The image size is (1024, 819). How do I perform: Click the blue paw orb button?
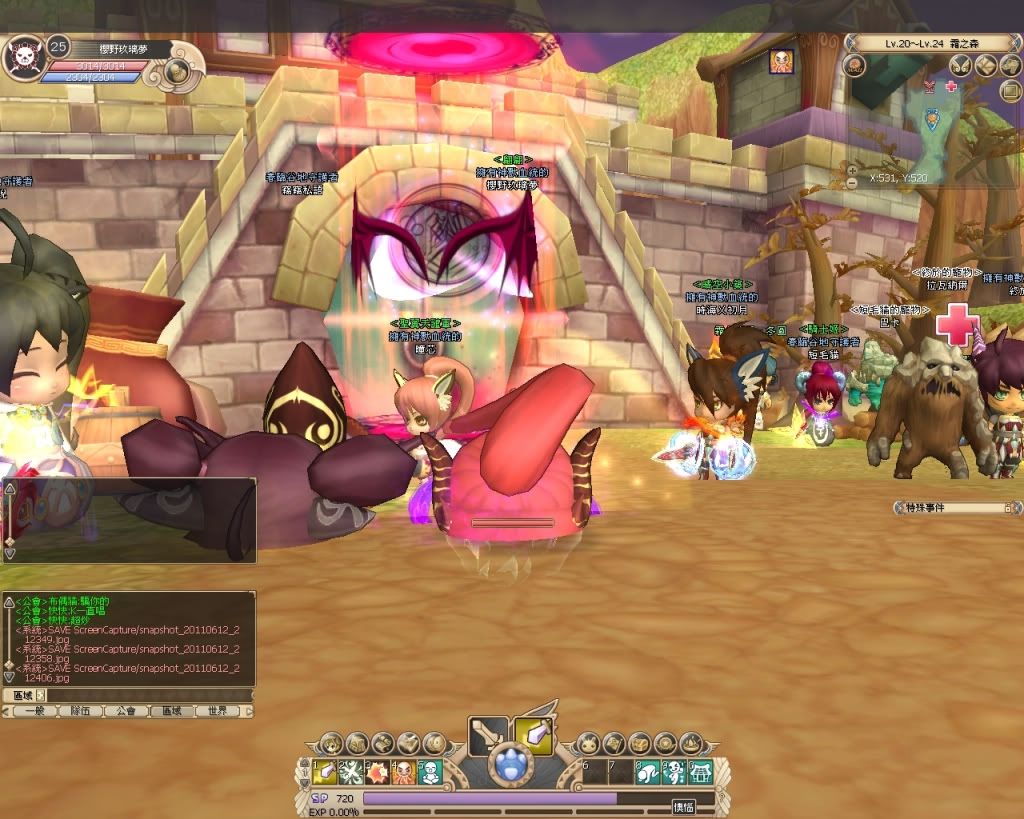coord(511,769)
